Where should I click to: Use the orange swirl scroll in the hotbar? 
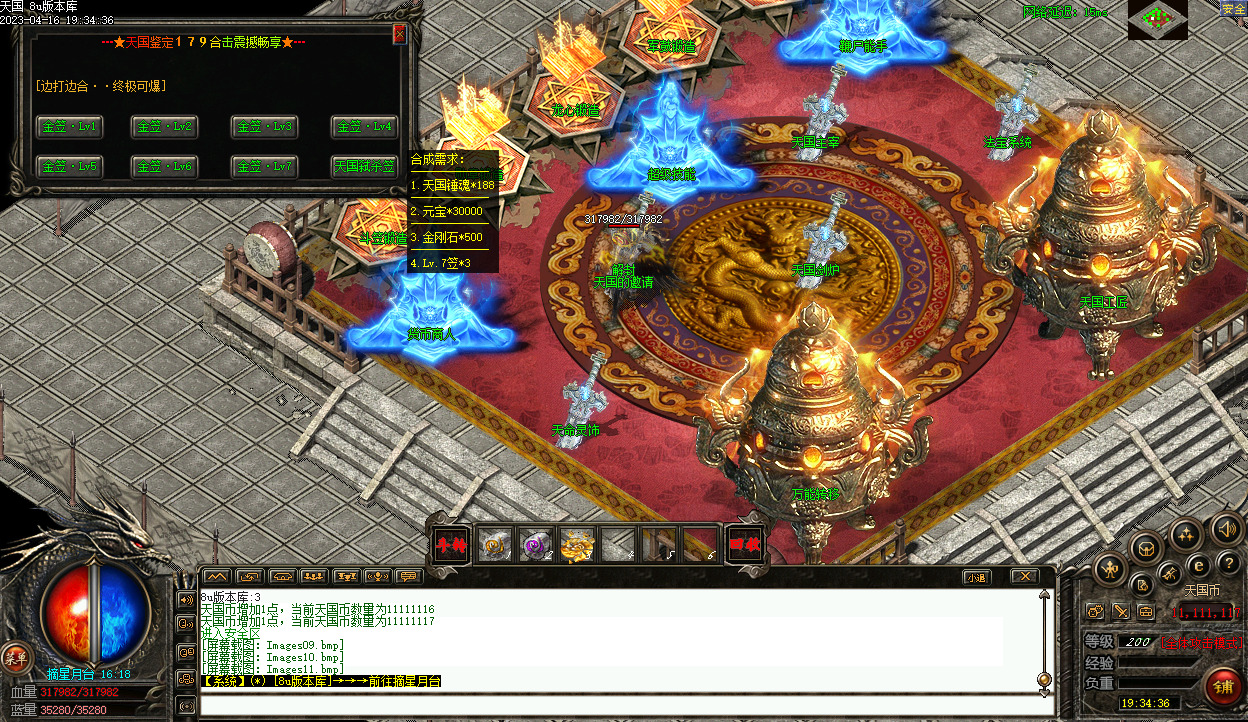point(497,544)
